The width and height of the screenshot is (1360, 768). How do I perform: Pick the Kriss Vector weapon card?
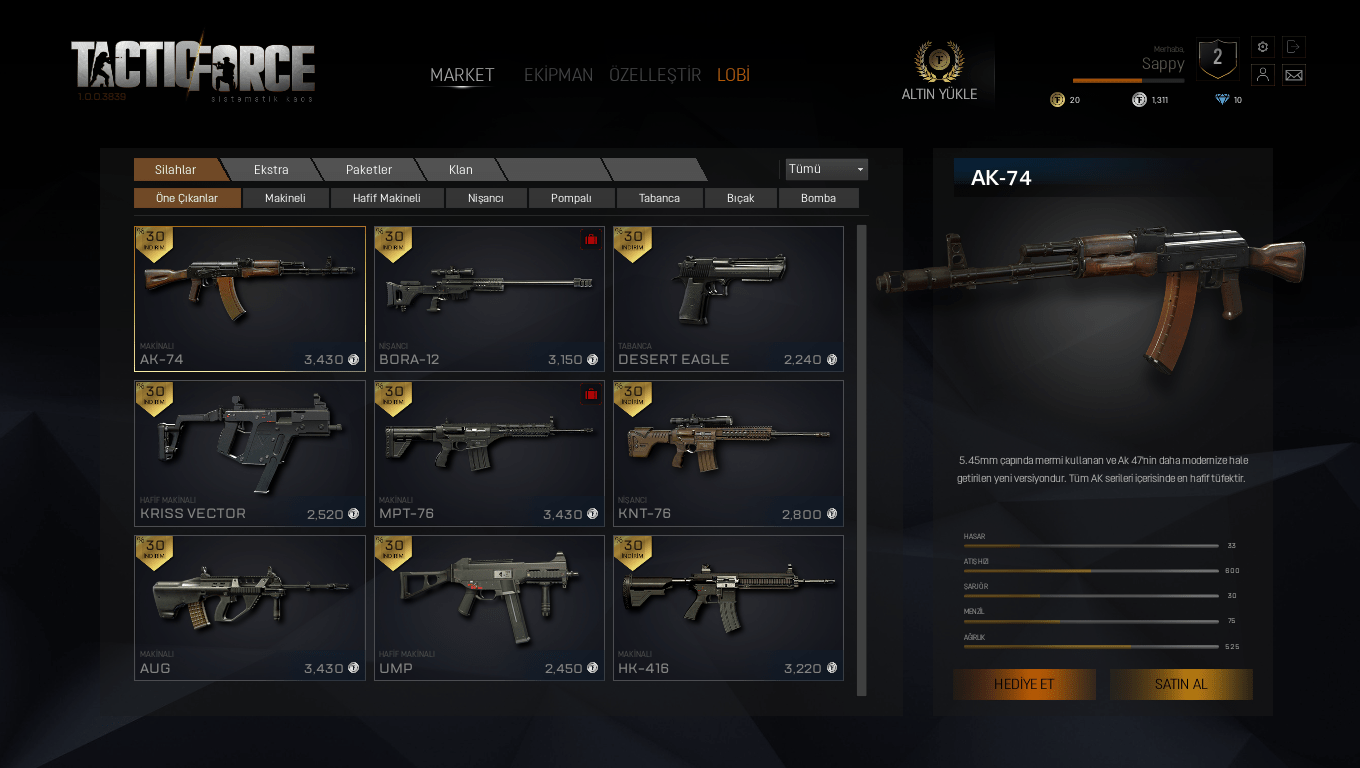click(249, 453)
